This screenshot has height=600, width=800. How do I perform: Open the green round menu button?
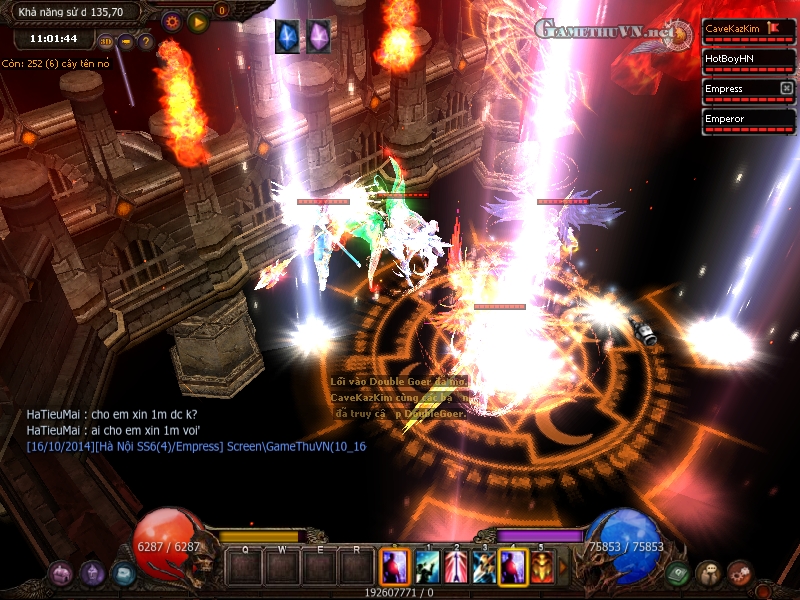[x=675, y=572]
